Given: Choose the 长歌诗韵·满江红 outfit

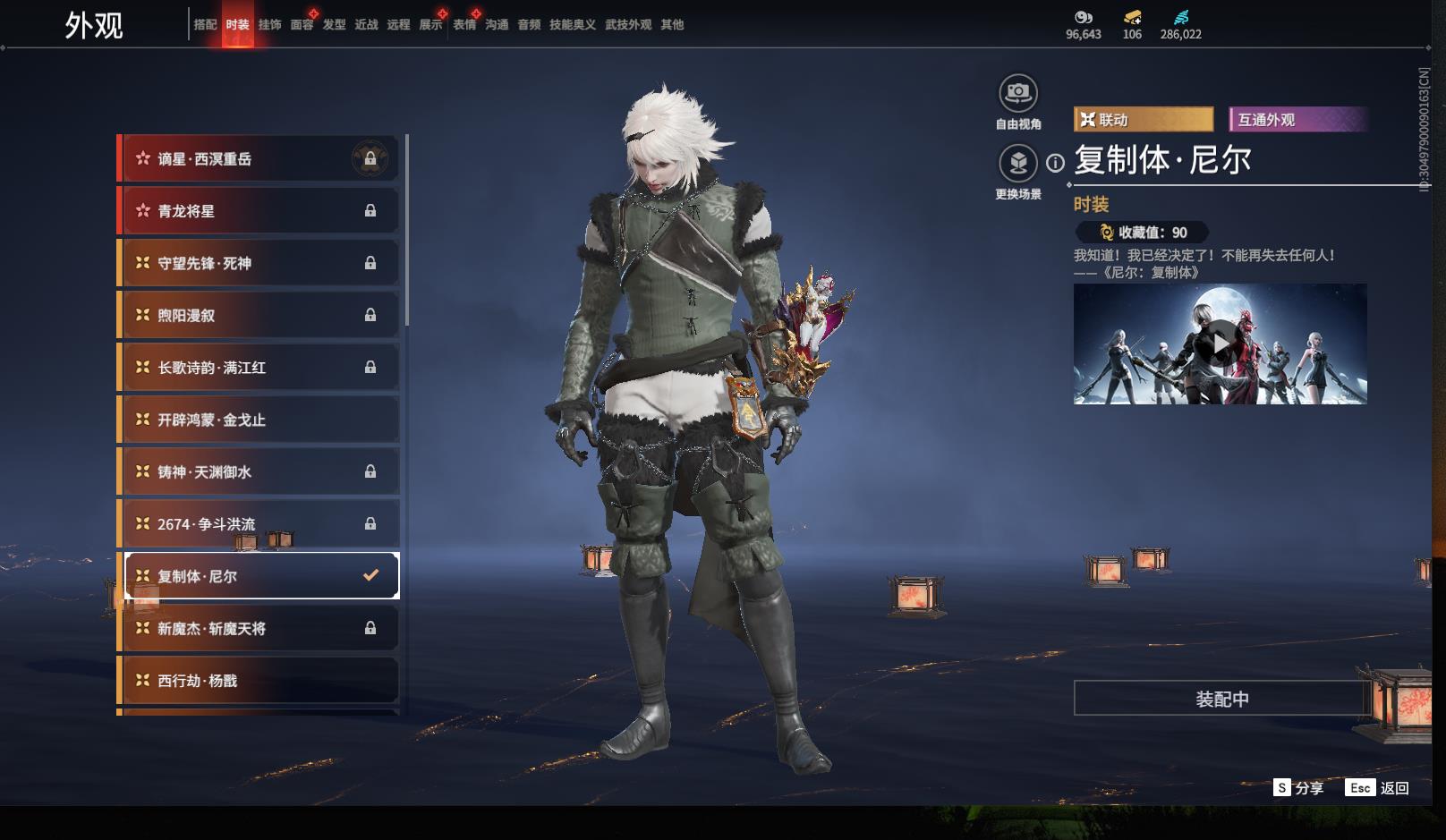Looking at the screenshot, I should (x=259, y=368).
